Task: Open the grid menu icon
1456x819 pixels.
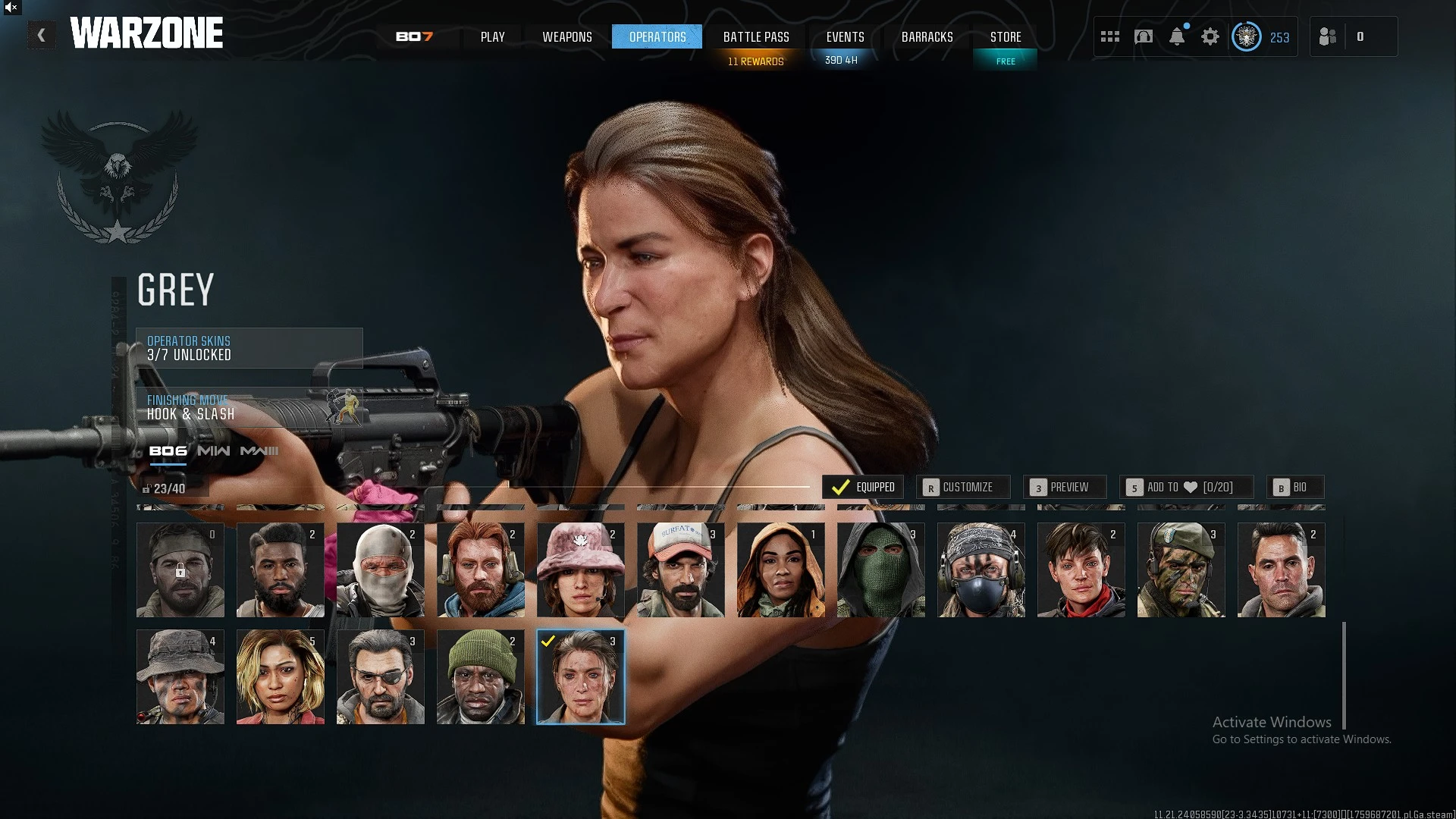Action: pyautogui.click(x=1109, y=36)
